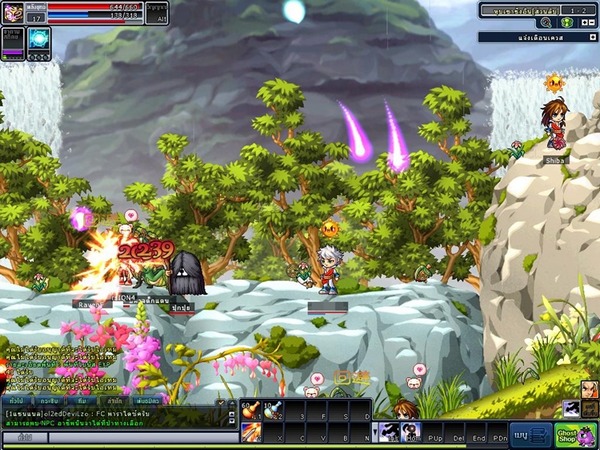Switch to the third chat tab
Image resolution: width=600 pixels, height=450 pixels.
point(82,399)
